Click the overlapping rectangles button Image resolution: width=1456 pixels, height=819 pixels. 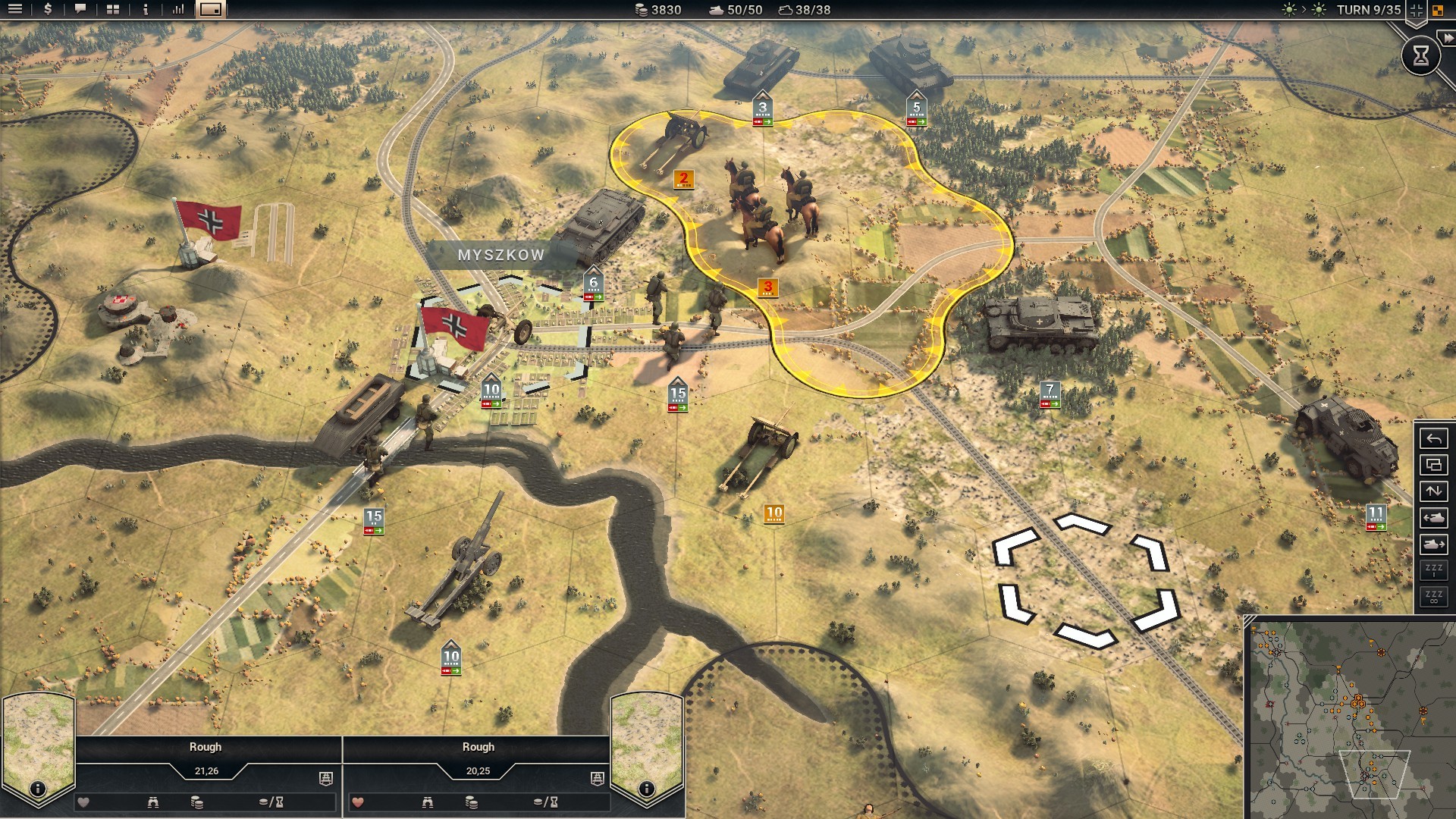point(1433,466)
